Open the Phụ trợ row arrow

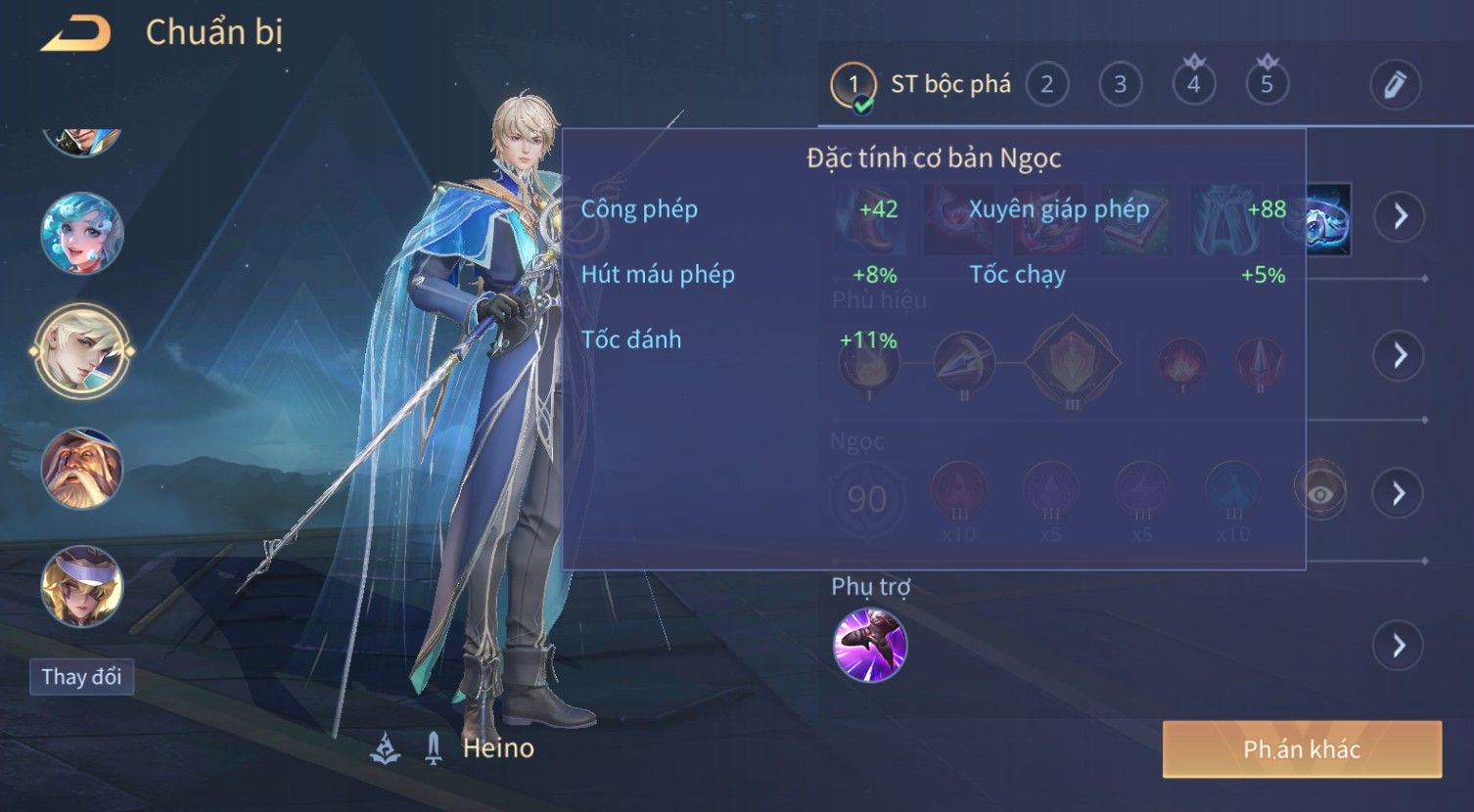(1400, 646)
